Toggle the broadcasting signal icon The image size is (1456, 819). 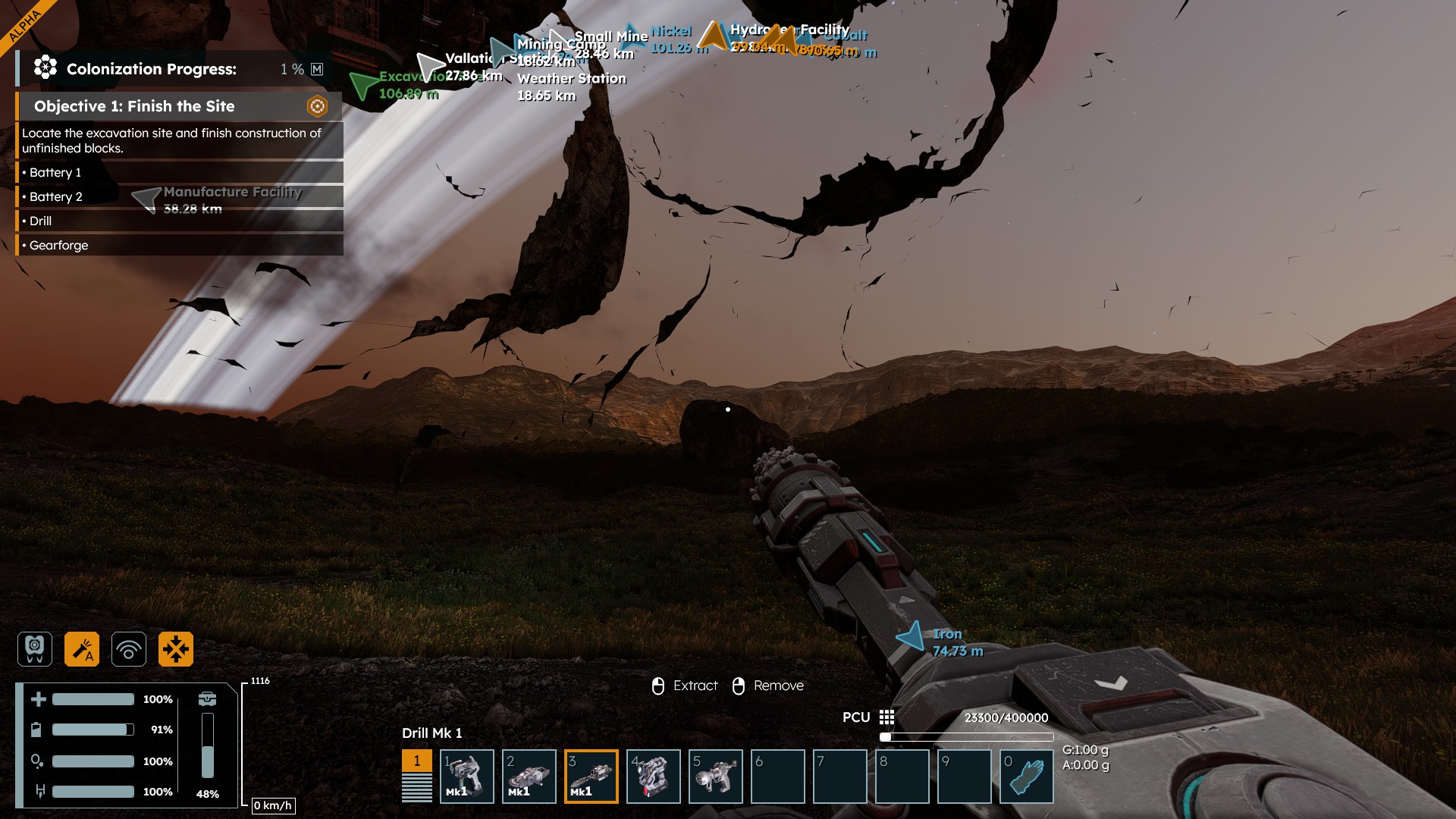(129, 649)
